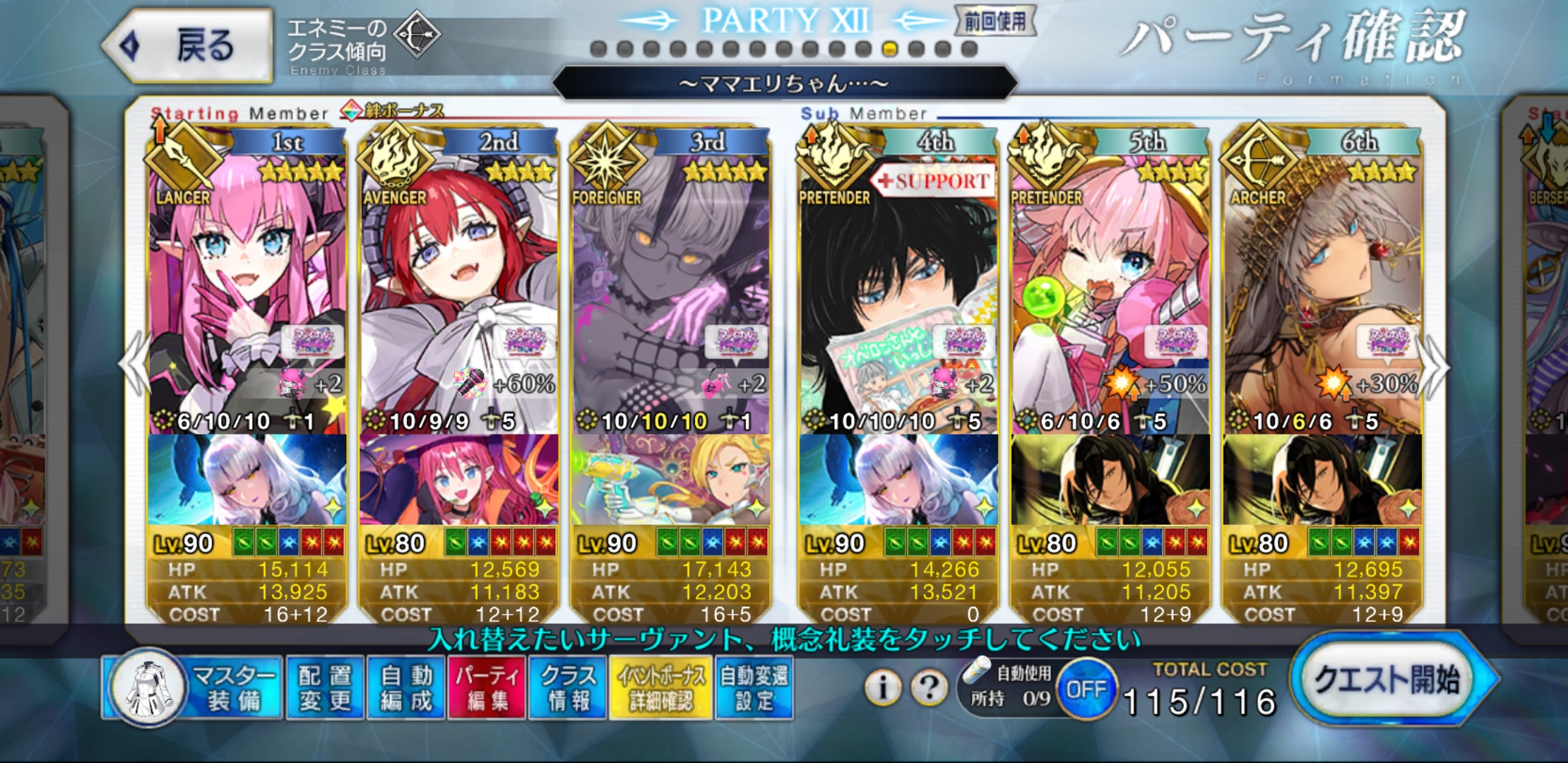Go back with the 戻る button

tap(188, 46)
